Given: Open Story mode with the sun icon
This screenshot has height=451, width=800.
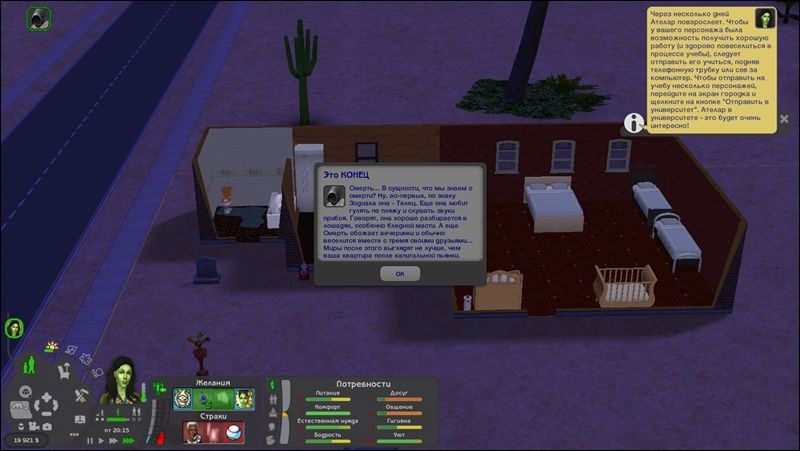Looking at the screenshot, I should 50,347.
